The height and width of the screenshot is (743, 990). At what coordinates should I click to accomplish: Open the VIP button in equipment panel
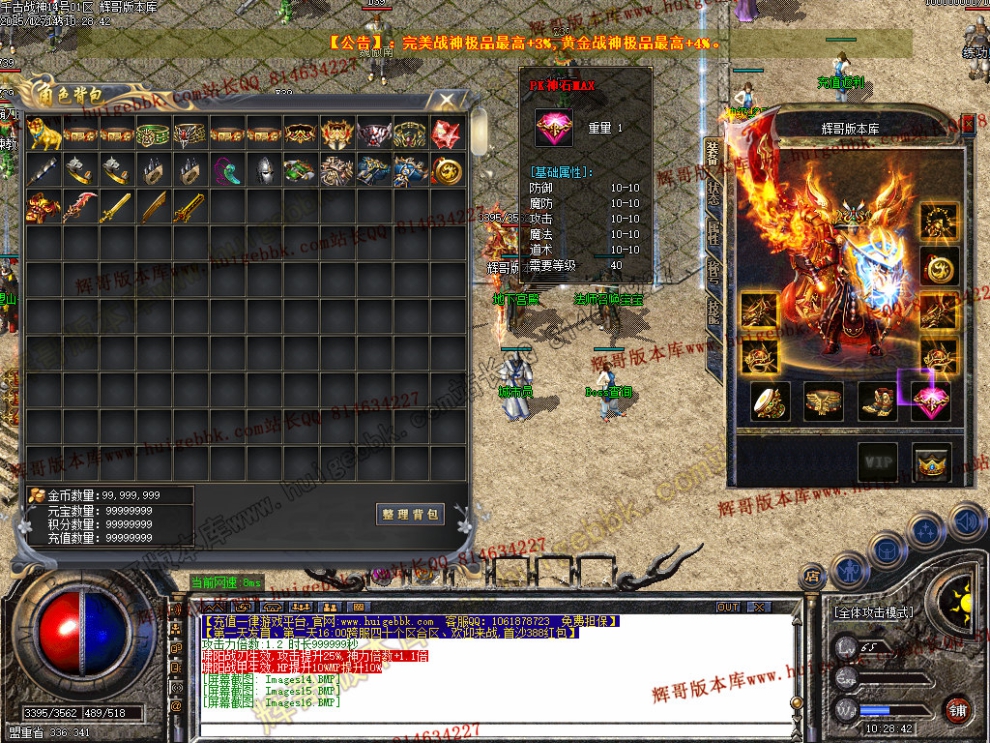pyautogui.click(x=878, y=461)
